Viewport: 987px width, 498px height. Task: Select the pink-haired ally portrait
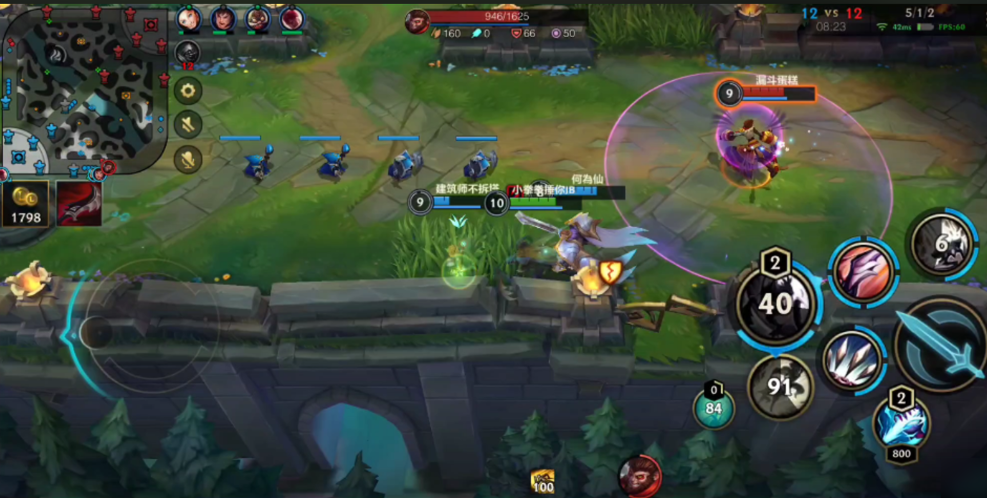pos(292,19)
